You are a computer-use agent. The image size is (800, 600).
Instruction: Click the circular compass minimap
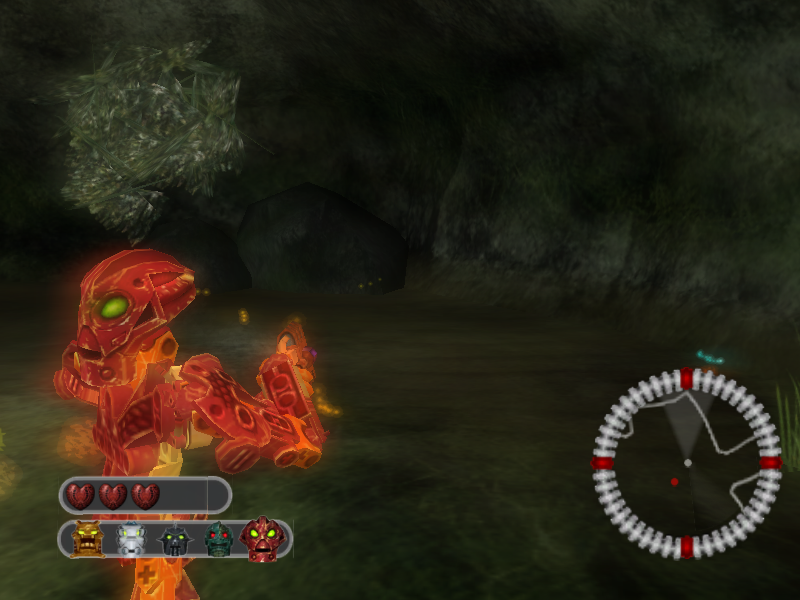(x=686, y=464)
